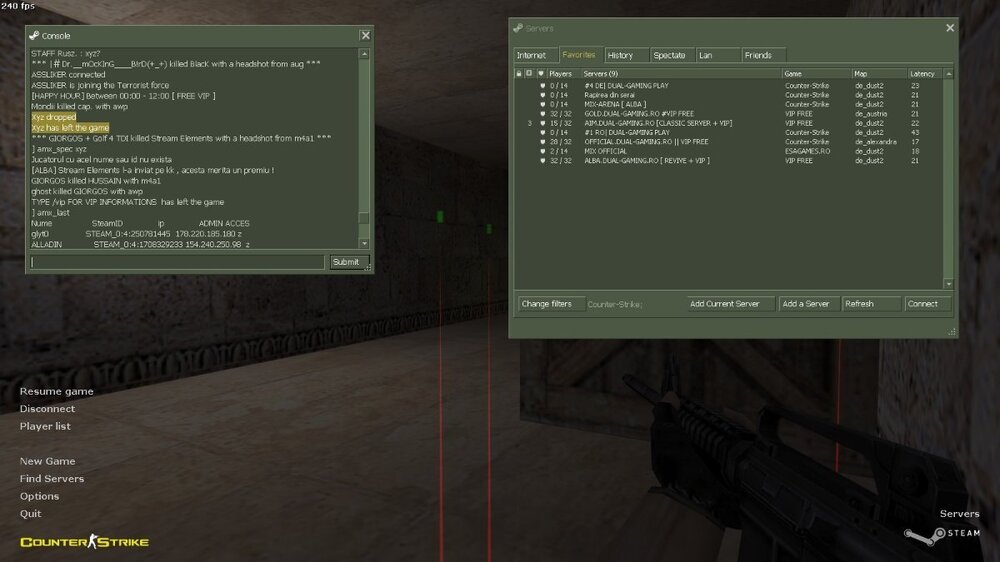Open the Options menu
Image resolution: width=1000 pixels, height=562 pixels.
39,496
